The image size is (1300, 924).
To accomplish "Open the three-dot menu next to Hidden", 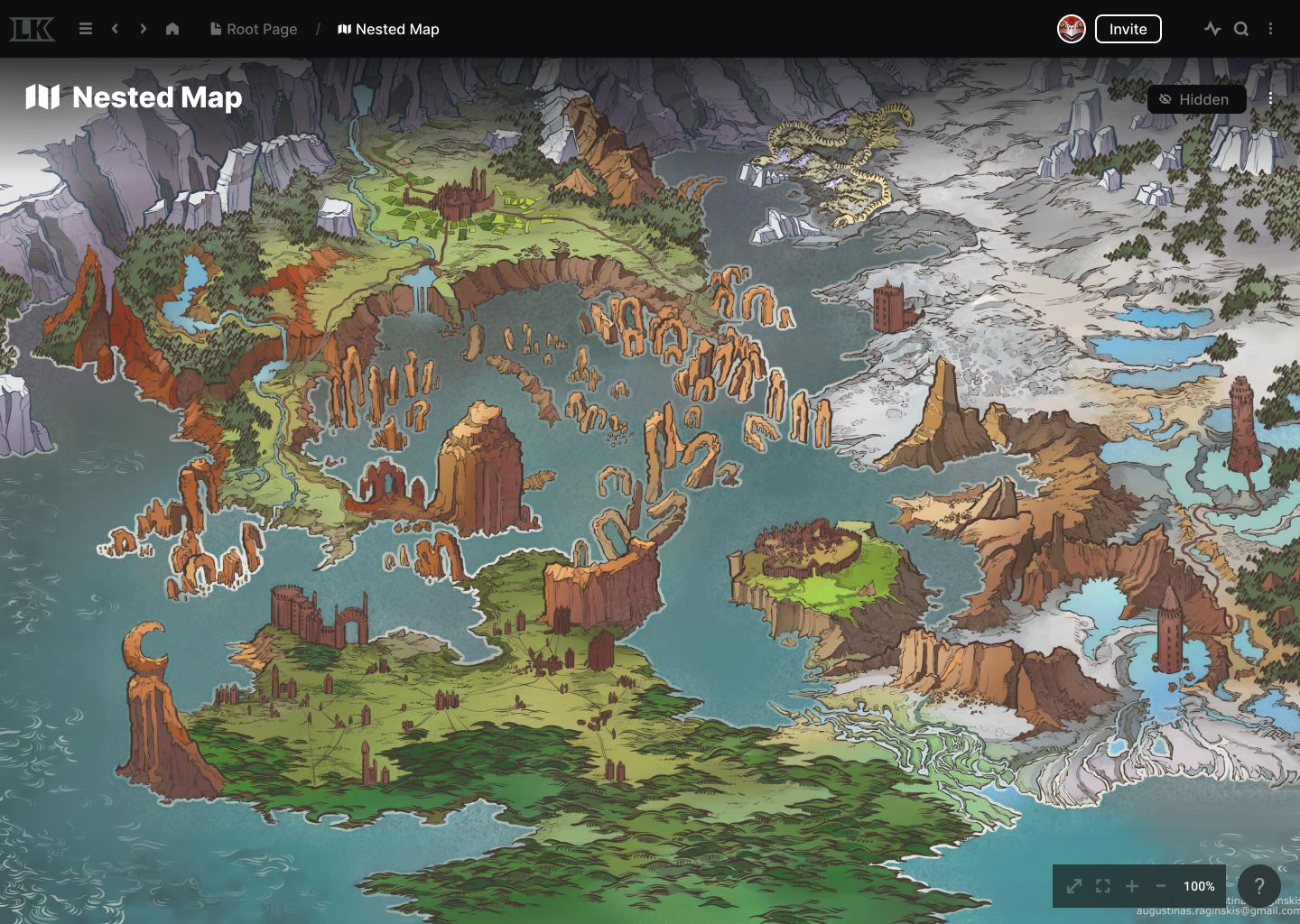I will coord(1270,99).
